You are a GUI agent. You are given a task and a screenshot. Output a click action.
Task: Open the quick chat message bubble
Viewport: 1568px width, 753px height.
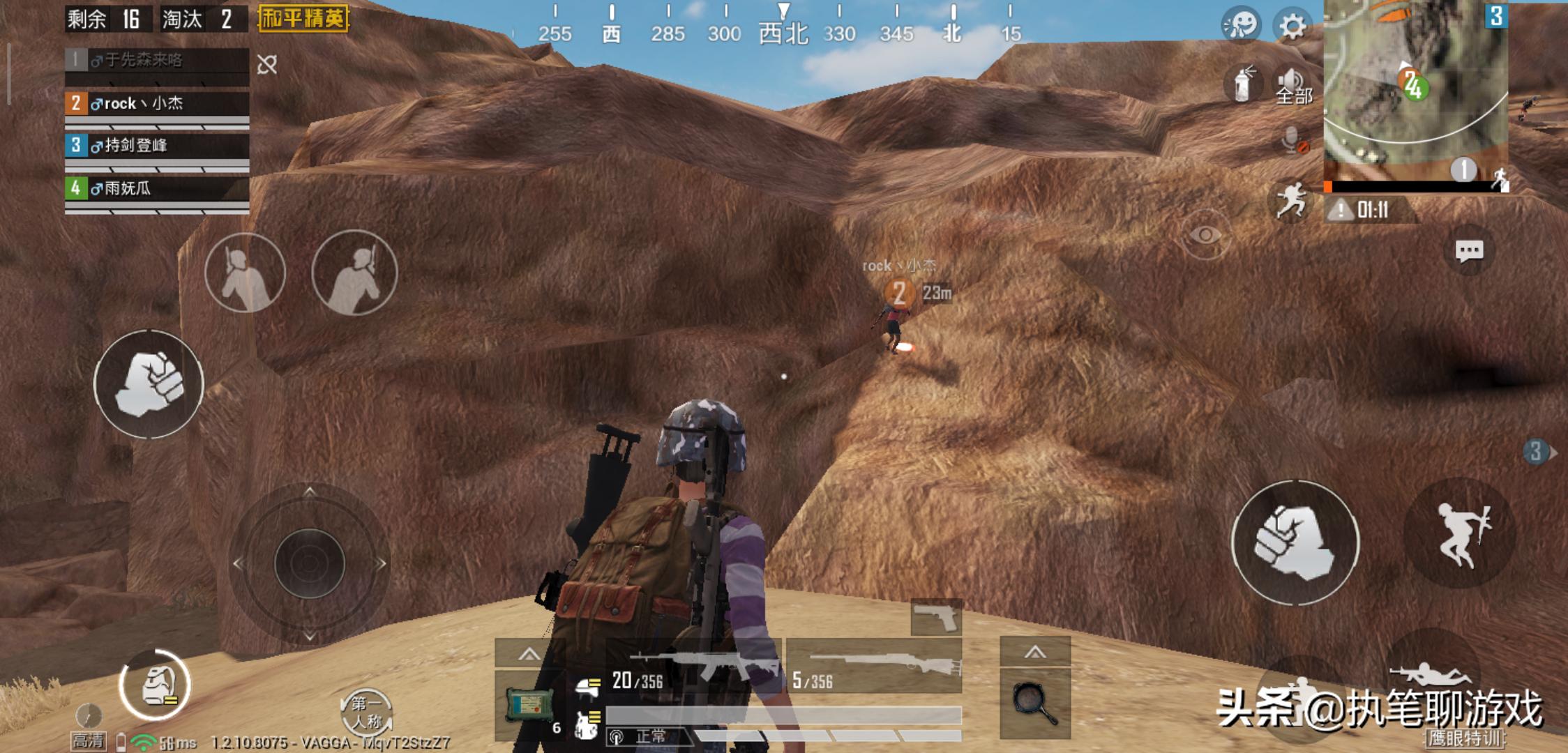click(1468, 251)
